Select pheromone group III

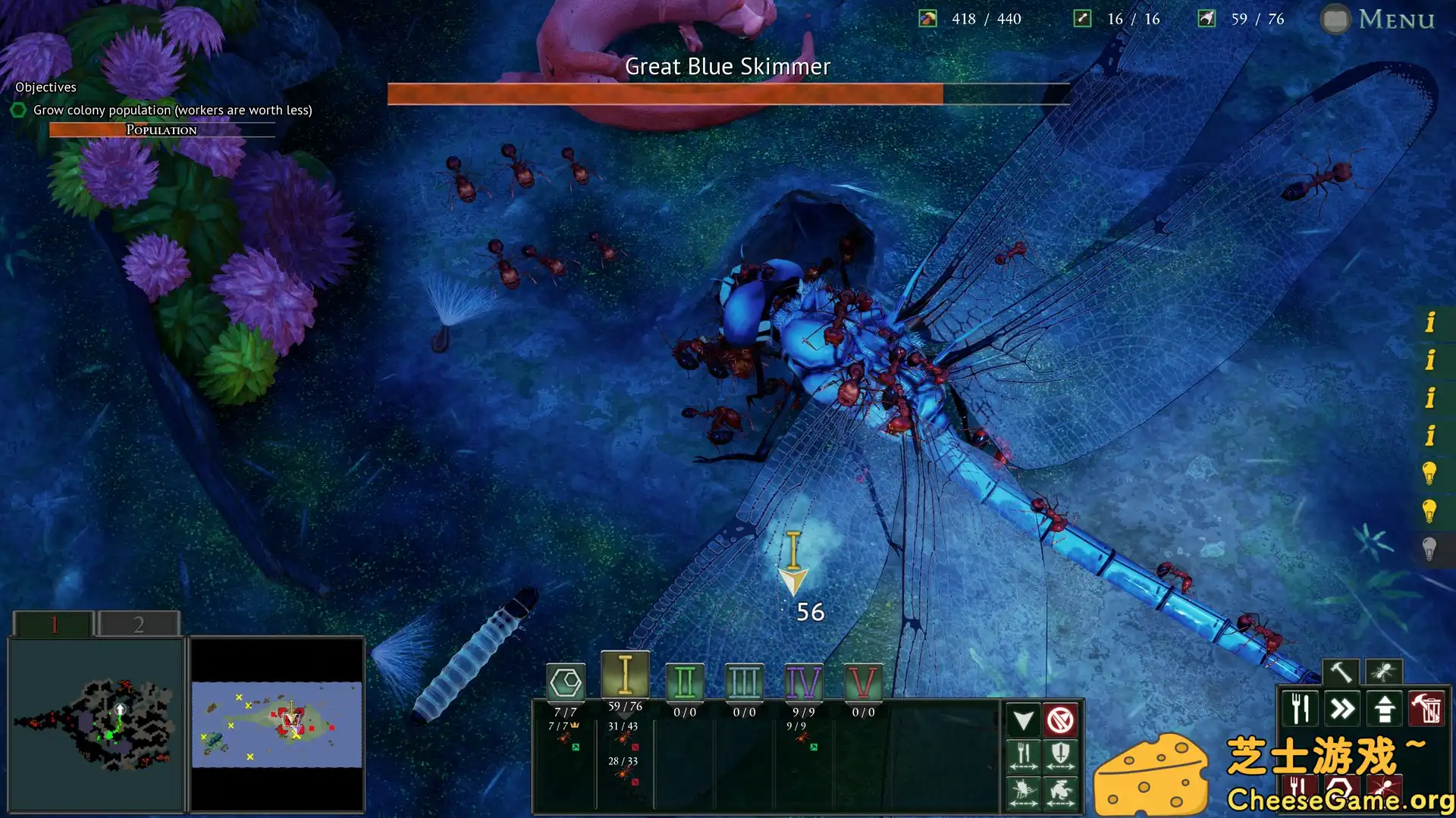[x=744, y=682]
